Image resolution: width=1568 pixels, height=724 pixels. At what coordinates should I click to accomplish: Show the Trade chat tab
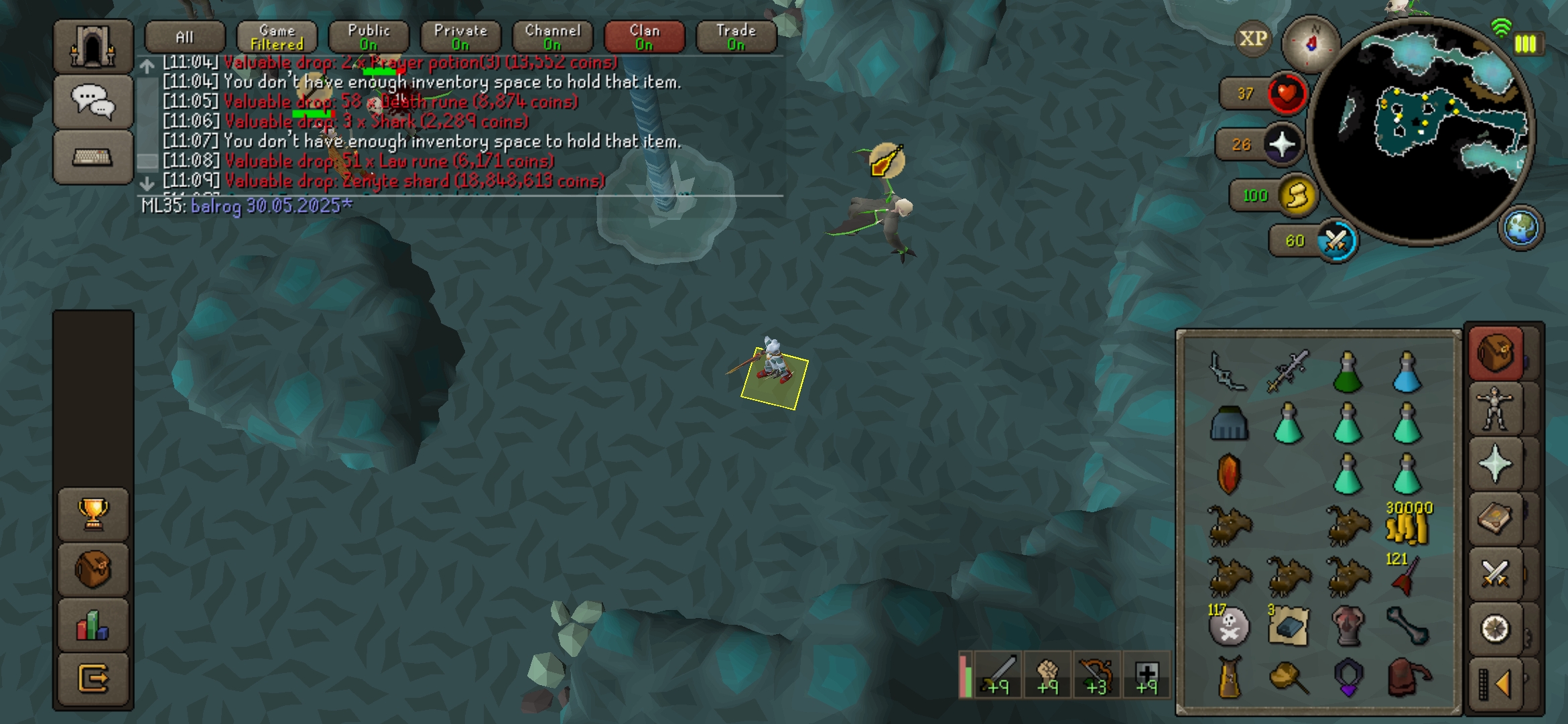[x=736, y=37]
